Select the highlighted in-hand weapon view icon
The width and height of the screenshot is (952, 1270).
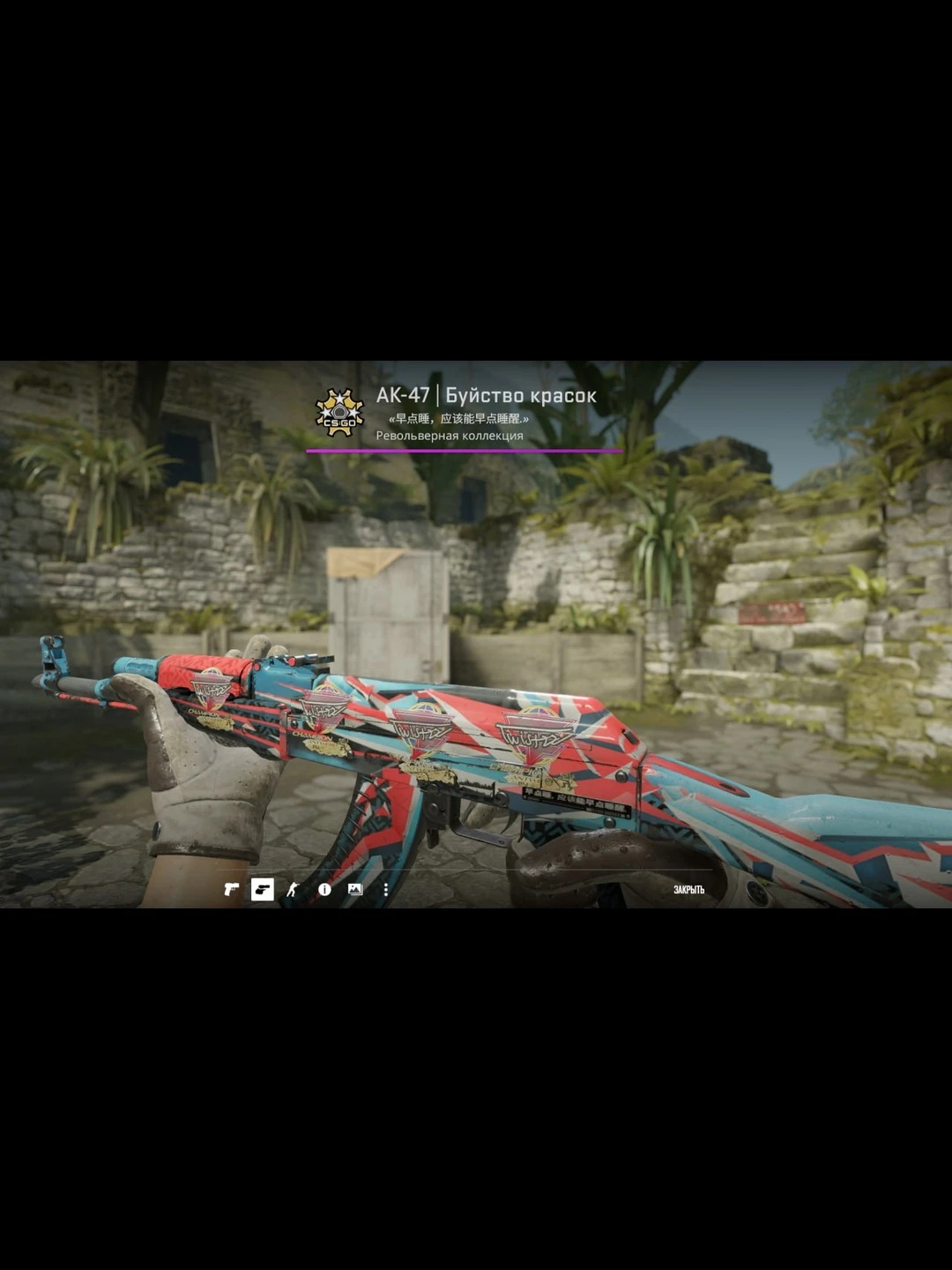point(263,890)
